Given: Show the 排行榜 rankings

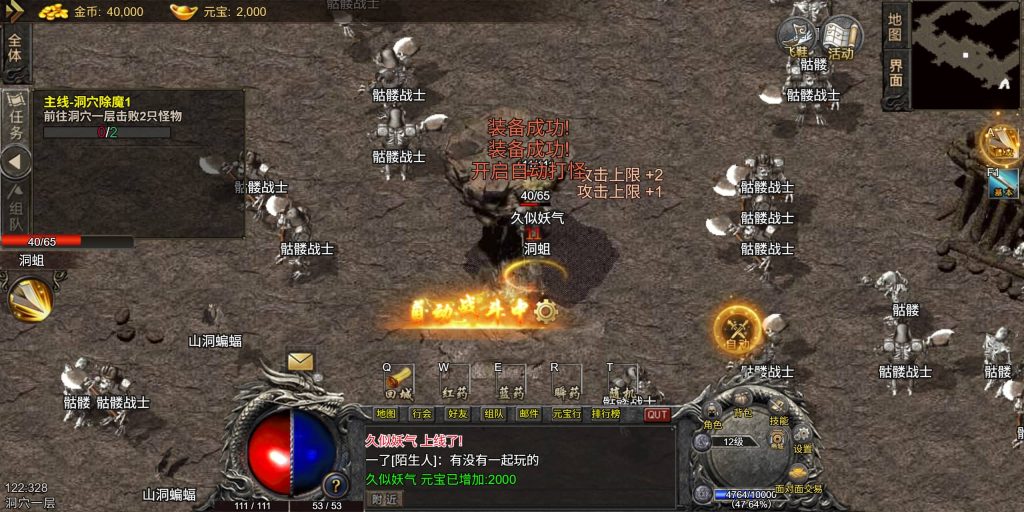Looking at the screenshot, I should (x=606, y=413).
